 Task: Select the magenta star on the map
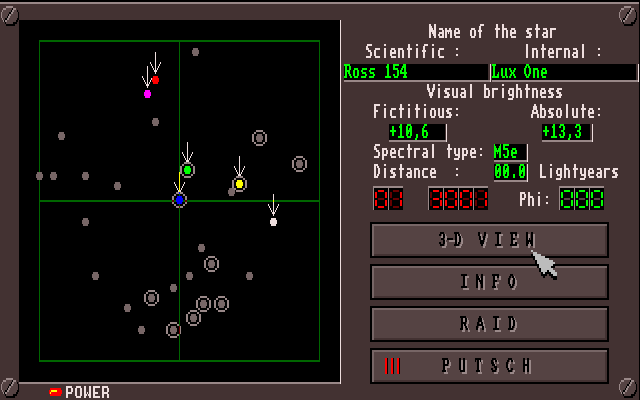click(x=148, y=94)
